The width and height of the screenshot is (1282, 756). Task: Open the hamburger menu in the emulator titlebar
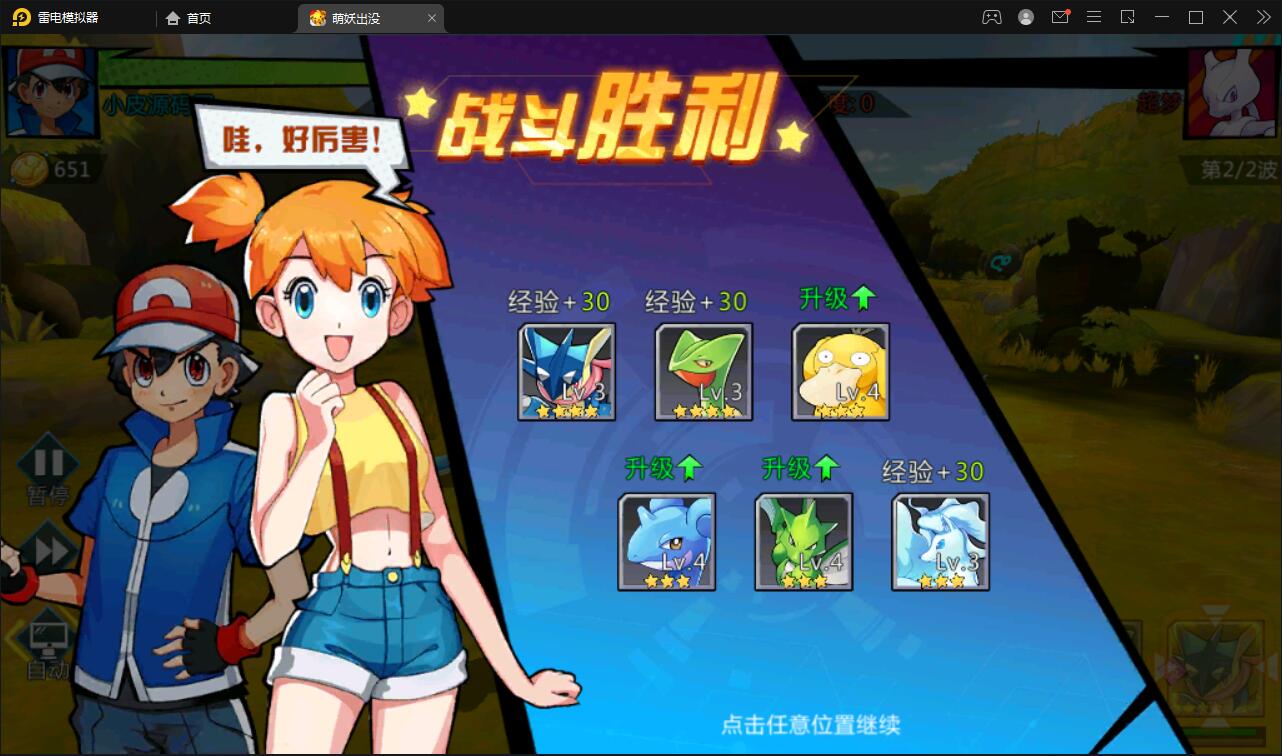(x=1094, y=17)
